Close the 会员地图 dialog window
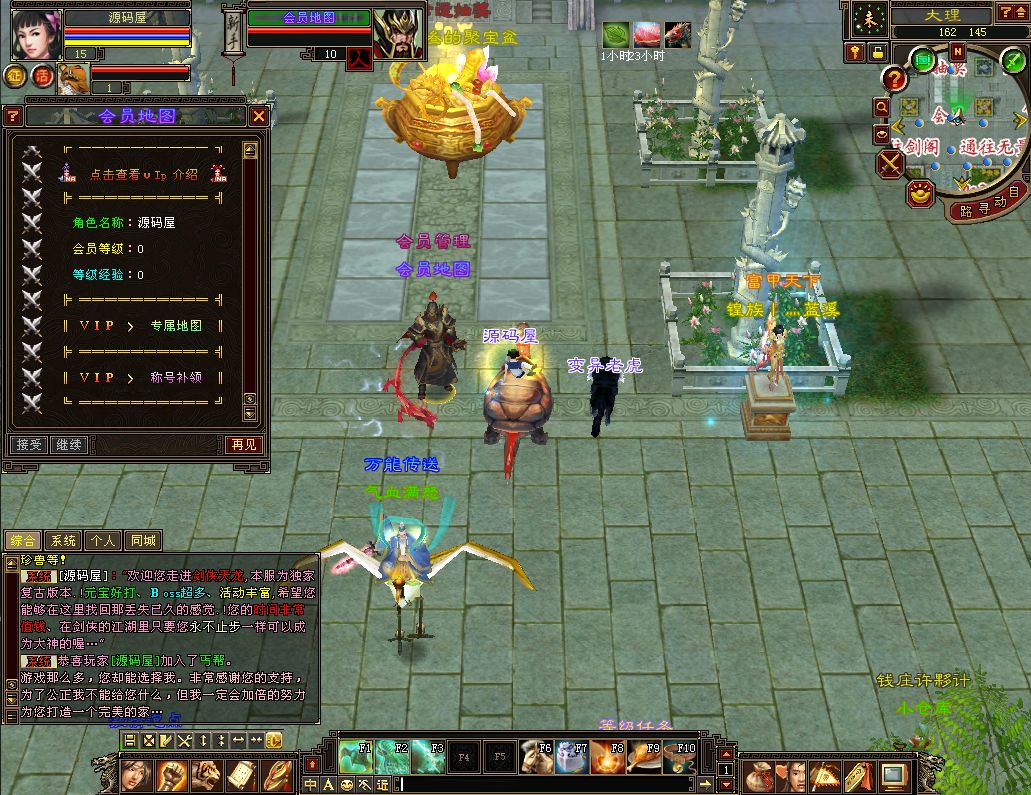 (x=258, y=116)
